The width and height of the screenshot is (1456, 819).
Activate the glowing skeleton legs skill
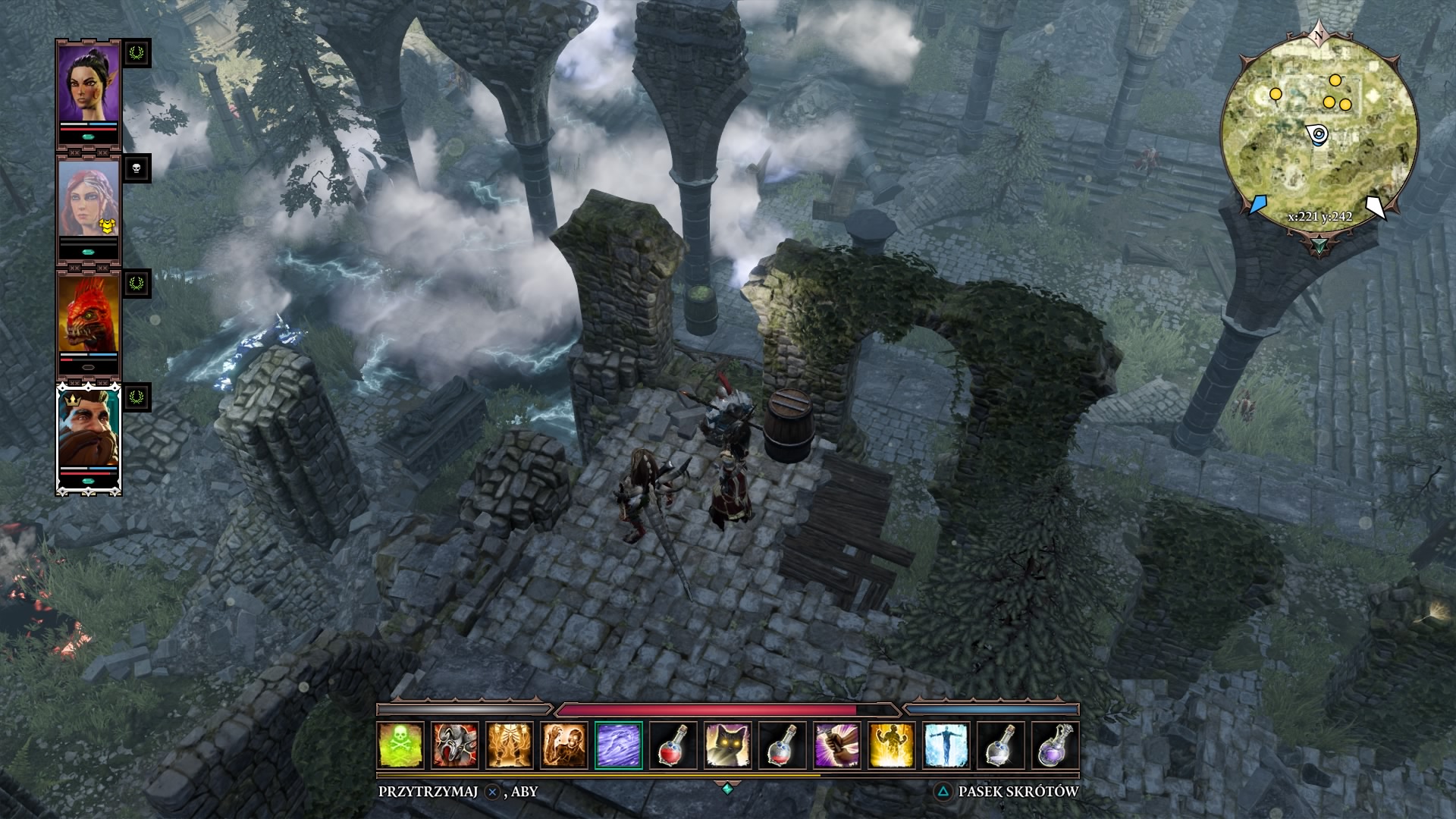tap(510, 745)
